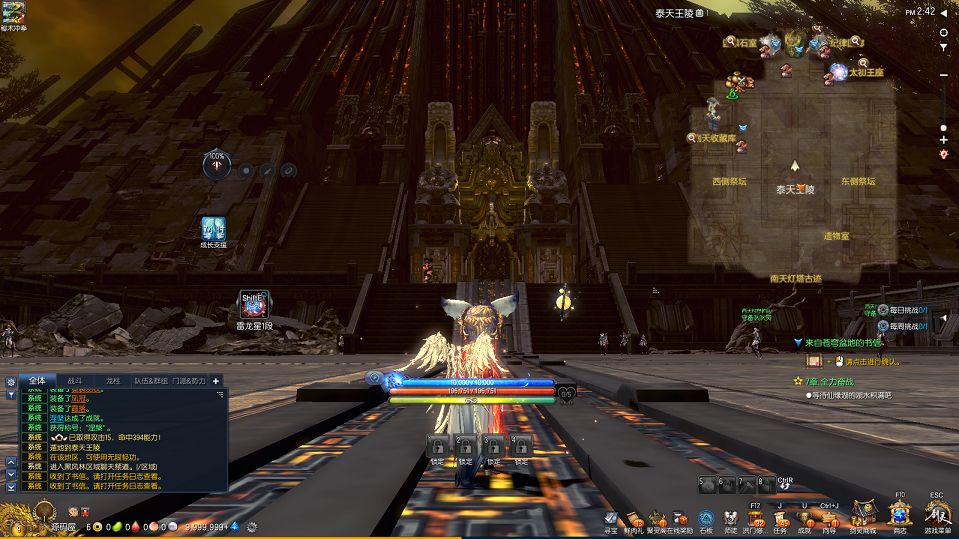Image resolution: width=959 pixels, height=539 pixels.
Task: Add a new chat tab with the plus button
Action: click(216, 381)
